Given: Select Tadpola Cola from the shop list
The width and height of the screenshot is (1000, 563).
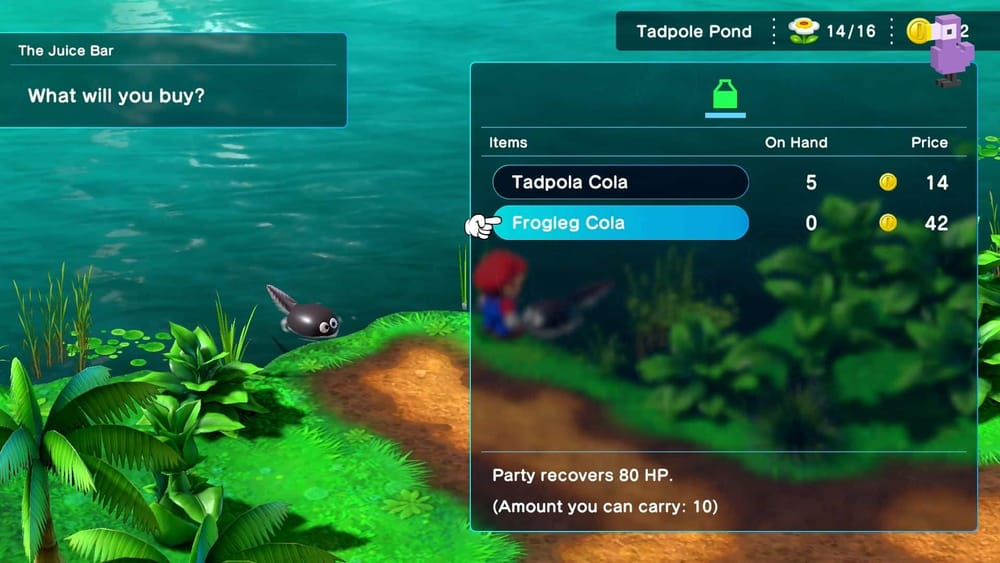Looking at the screenshot, I should [x=620, y=182].
